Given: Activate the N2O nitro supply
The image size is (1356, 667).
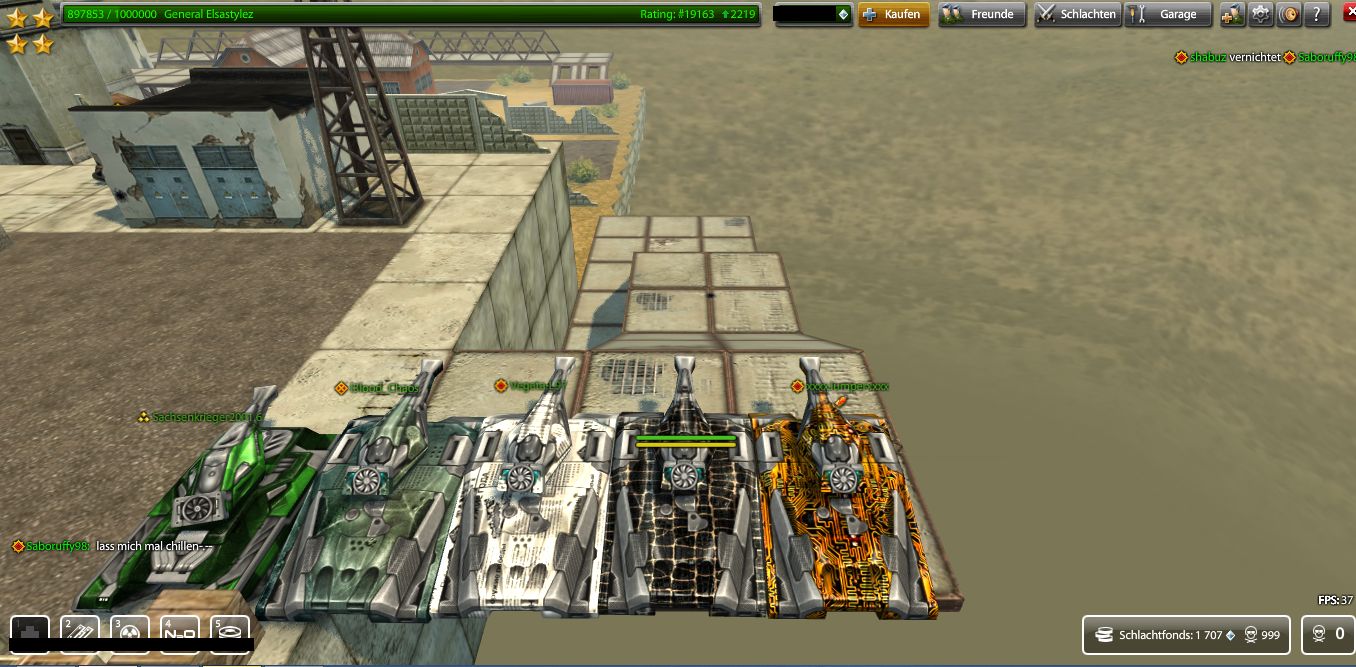Looking at the screenshot, I should pyautogui.click(x=180, y=631).
